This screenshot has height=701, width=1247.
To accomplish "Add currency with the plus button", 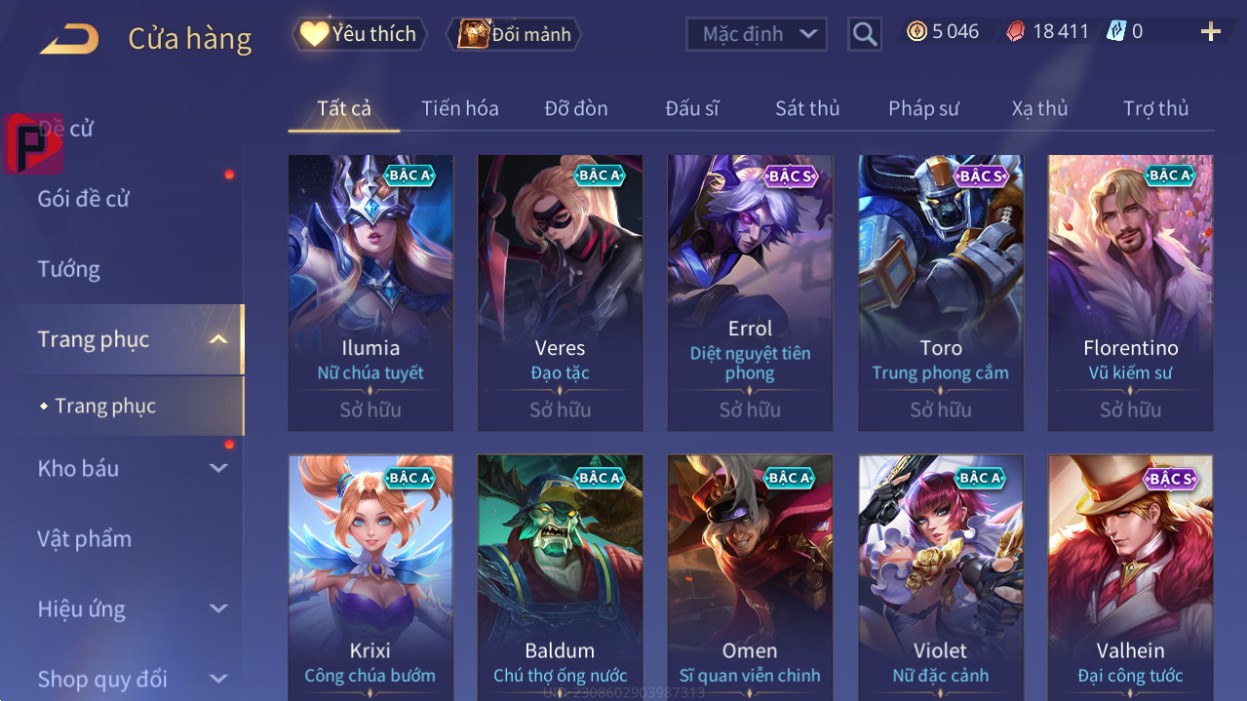I will pyautogui.click(x=1210, y=32).
